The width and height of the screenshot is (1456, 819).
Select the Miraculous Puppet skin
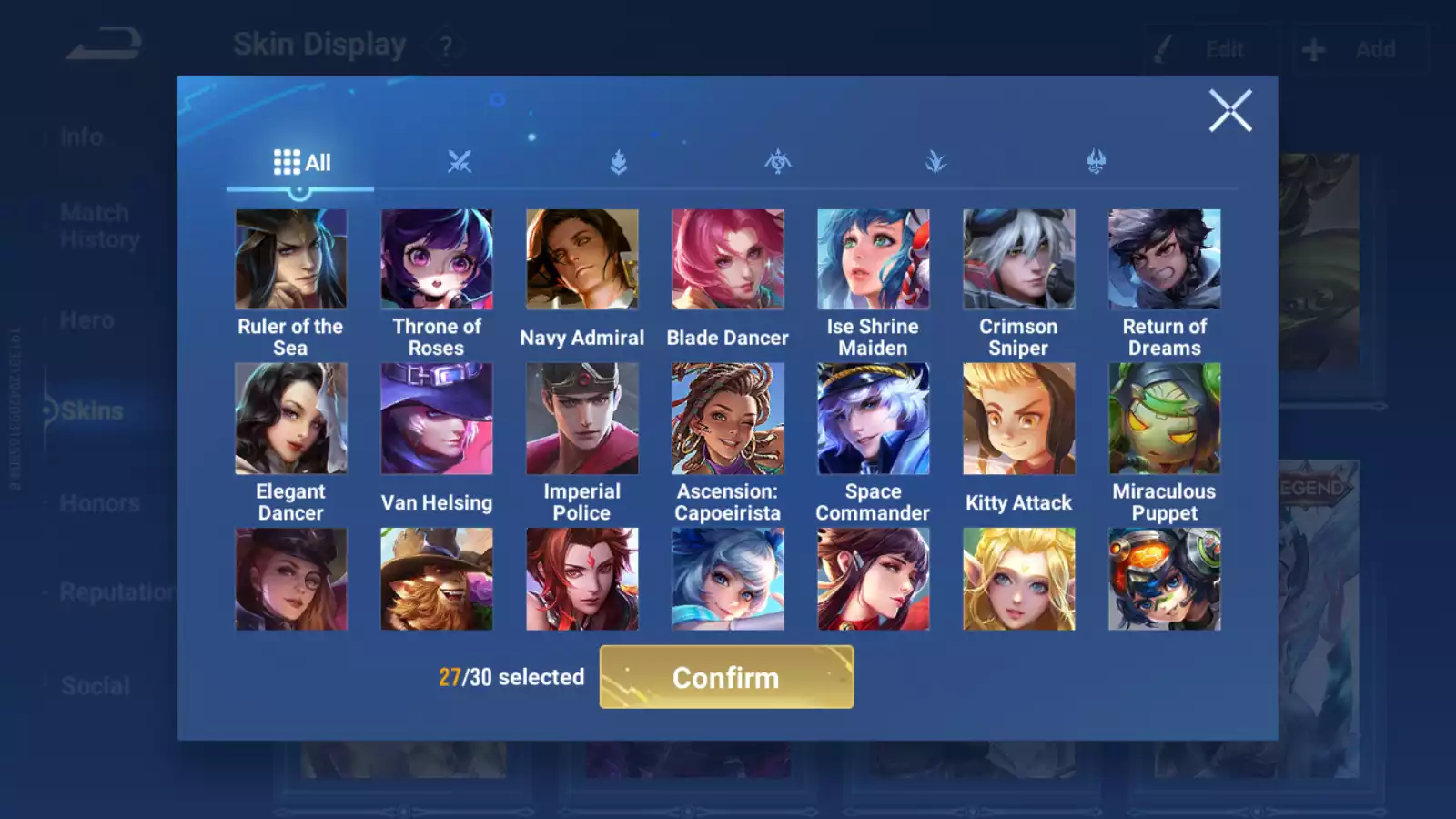(1164, 419)
